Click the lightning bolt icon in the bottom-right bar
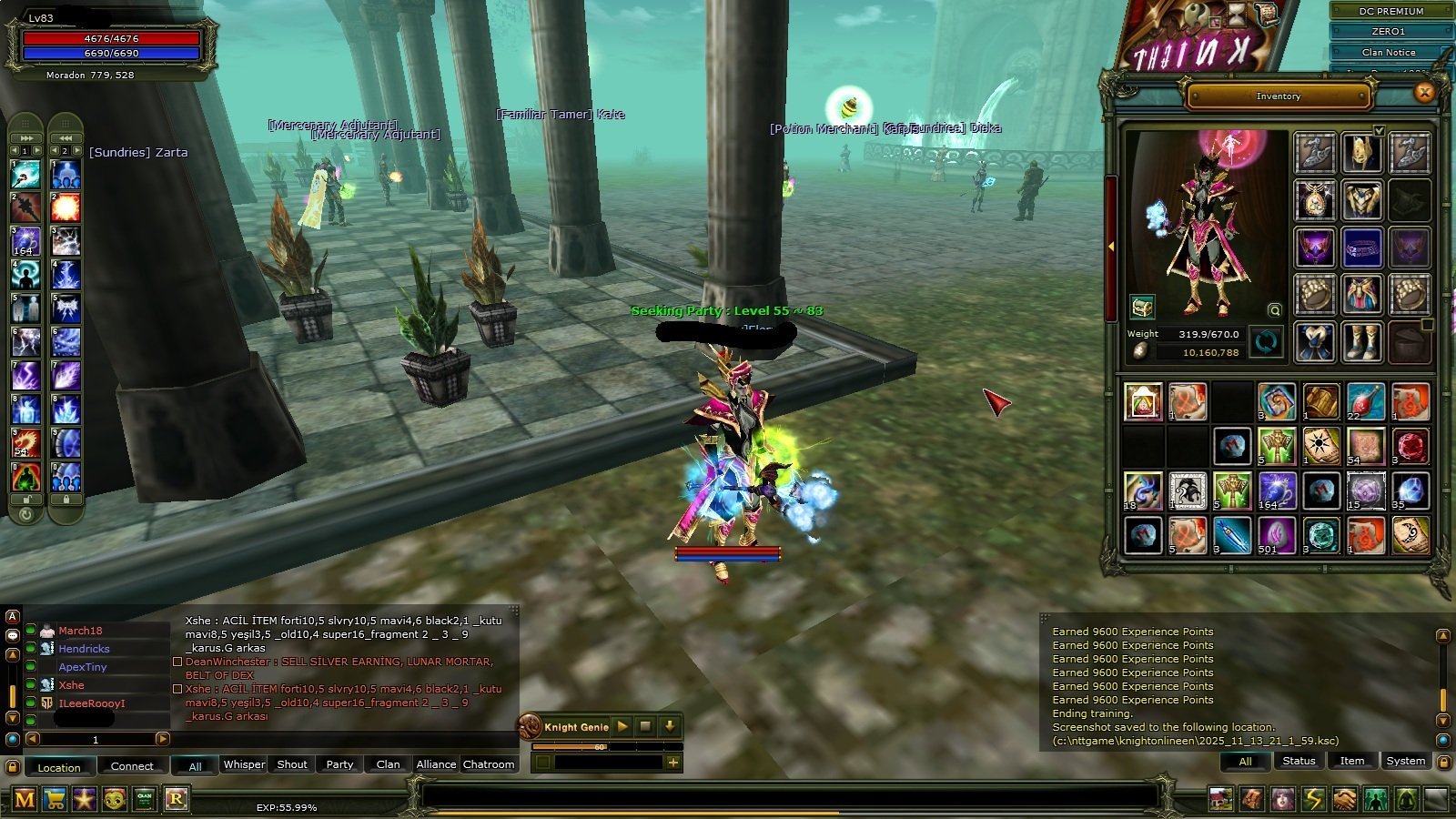Image resolution: width=1456 pixels, height=819 pixels. click(x=1313, y=799)
